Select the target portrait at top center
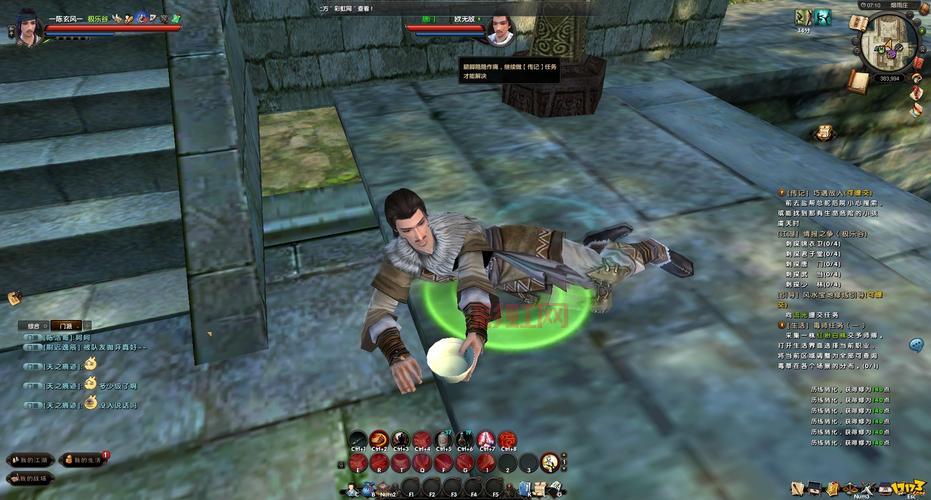Image resolution: width=931 pixels, height=500 pixels. click(x=497, y=28)
